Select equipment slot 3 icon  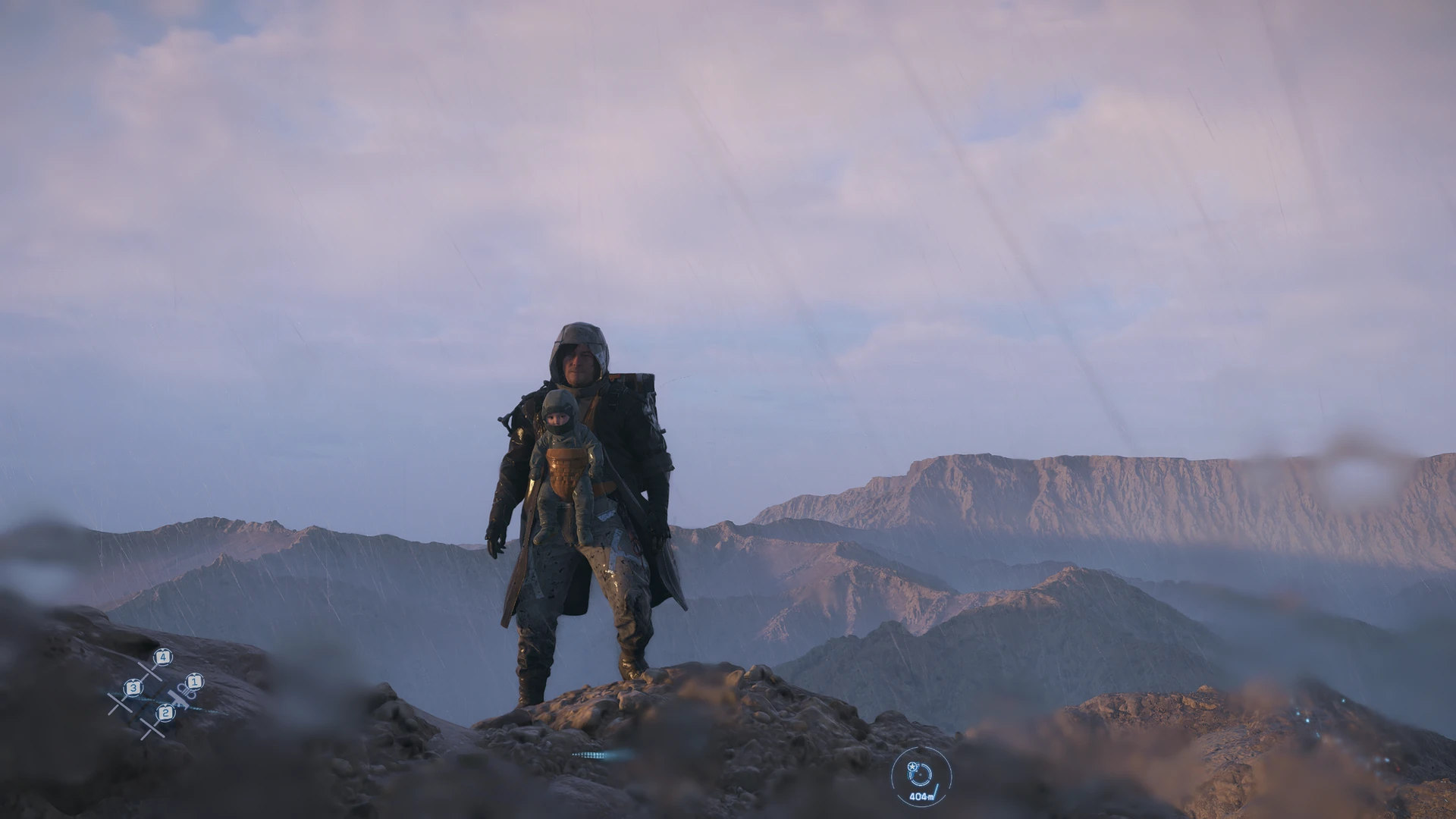(x=133, y=688)
